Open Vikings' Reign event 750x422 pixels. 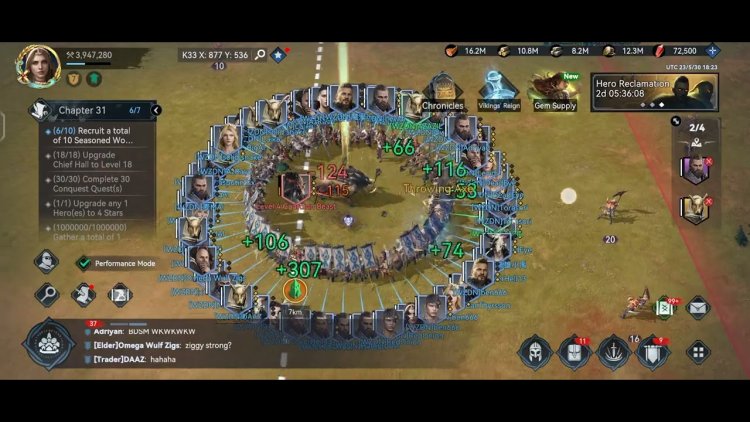tap(497, 91)
